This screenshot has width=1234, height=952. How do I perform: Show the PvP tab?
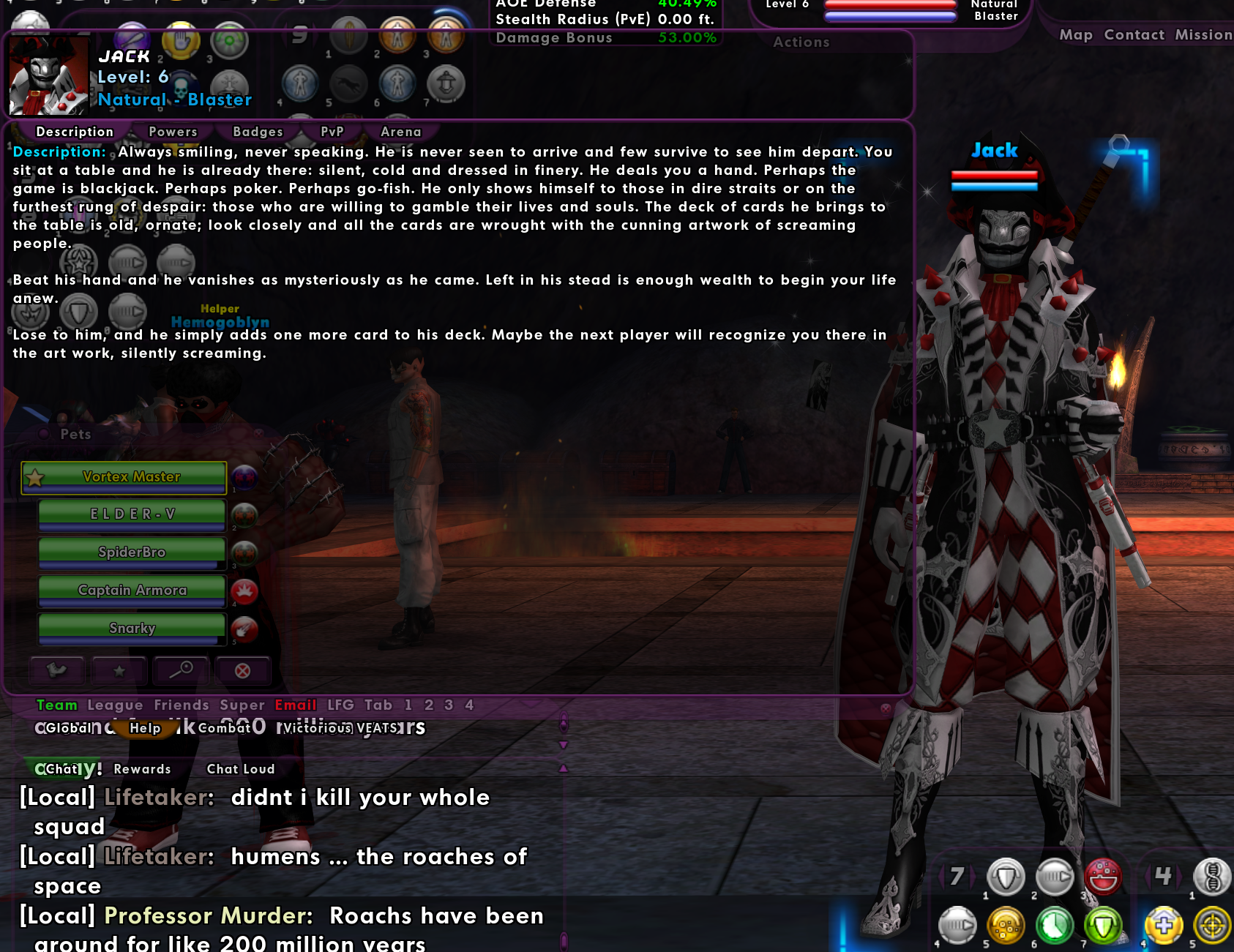pyautogui.click(x=332, y=132)
